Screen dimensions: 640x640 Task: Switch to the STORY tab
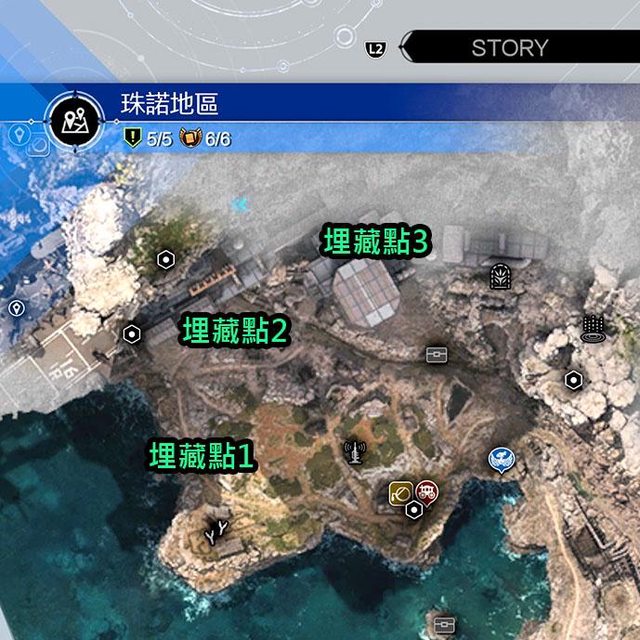pos(509,47)
